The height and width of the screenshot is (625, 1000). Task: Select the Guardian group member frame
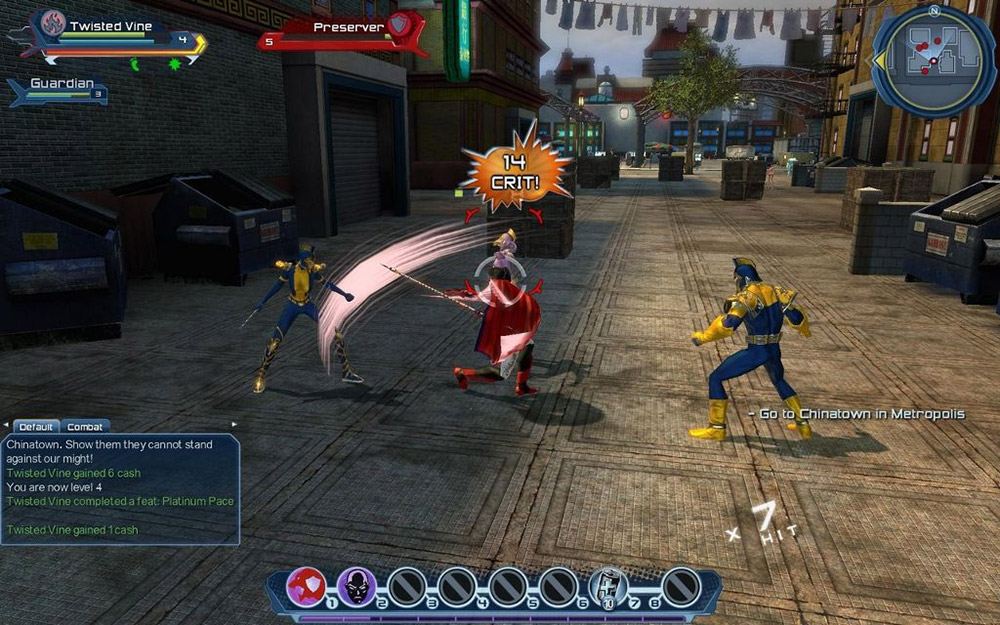point(58,90)
